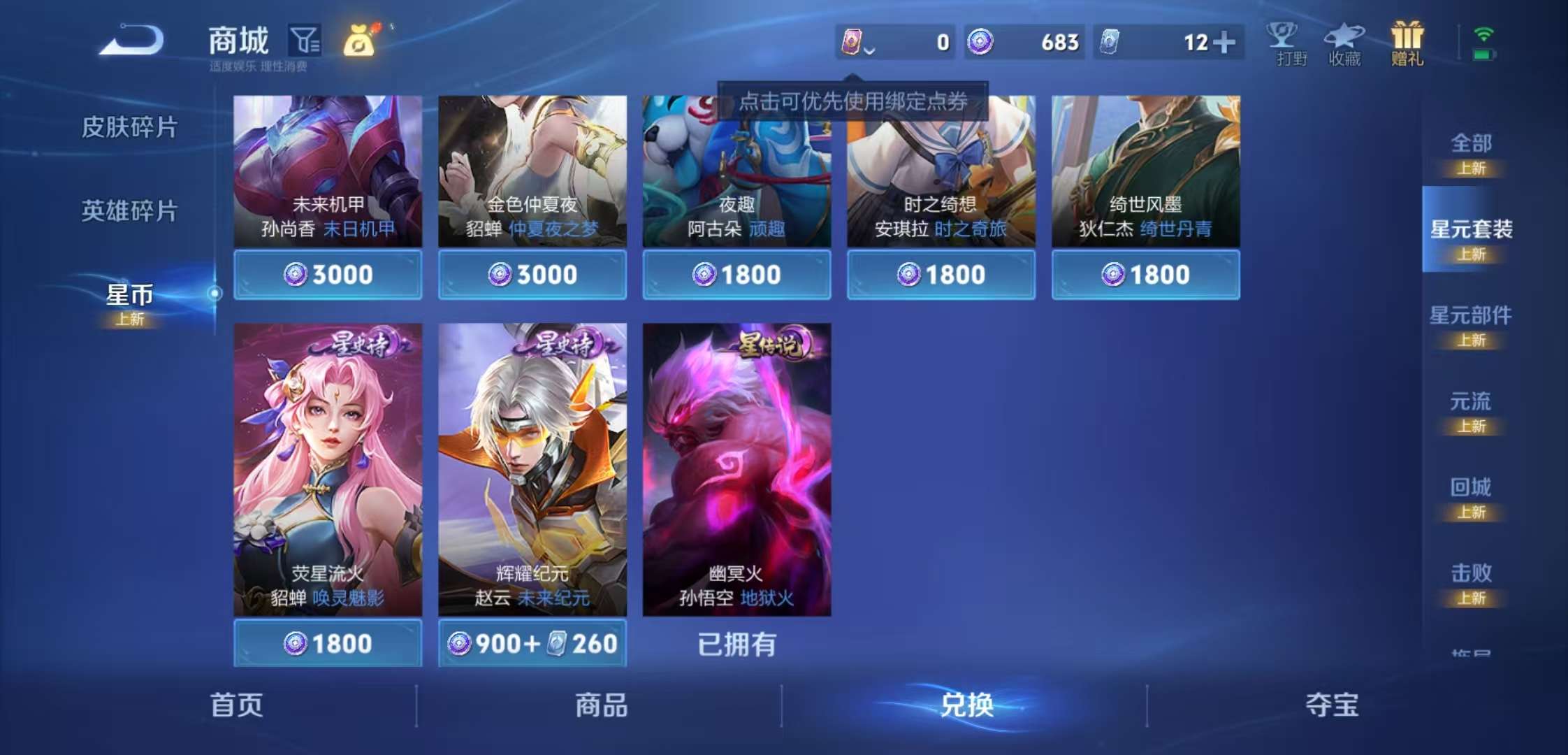Select the 皮肤碎片 category
Image resolution: width=1568 pixels, height=755 pixels.
129,127
